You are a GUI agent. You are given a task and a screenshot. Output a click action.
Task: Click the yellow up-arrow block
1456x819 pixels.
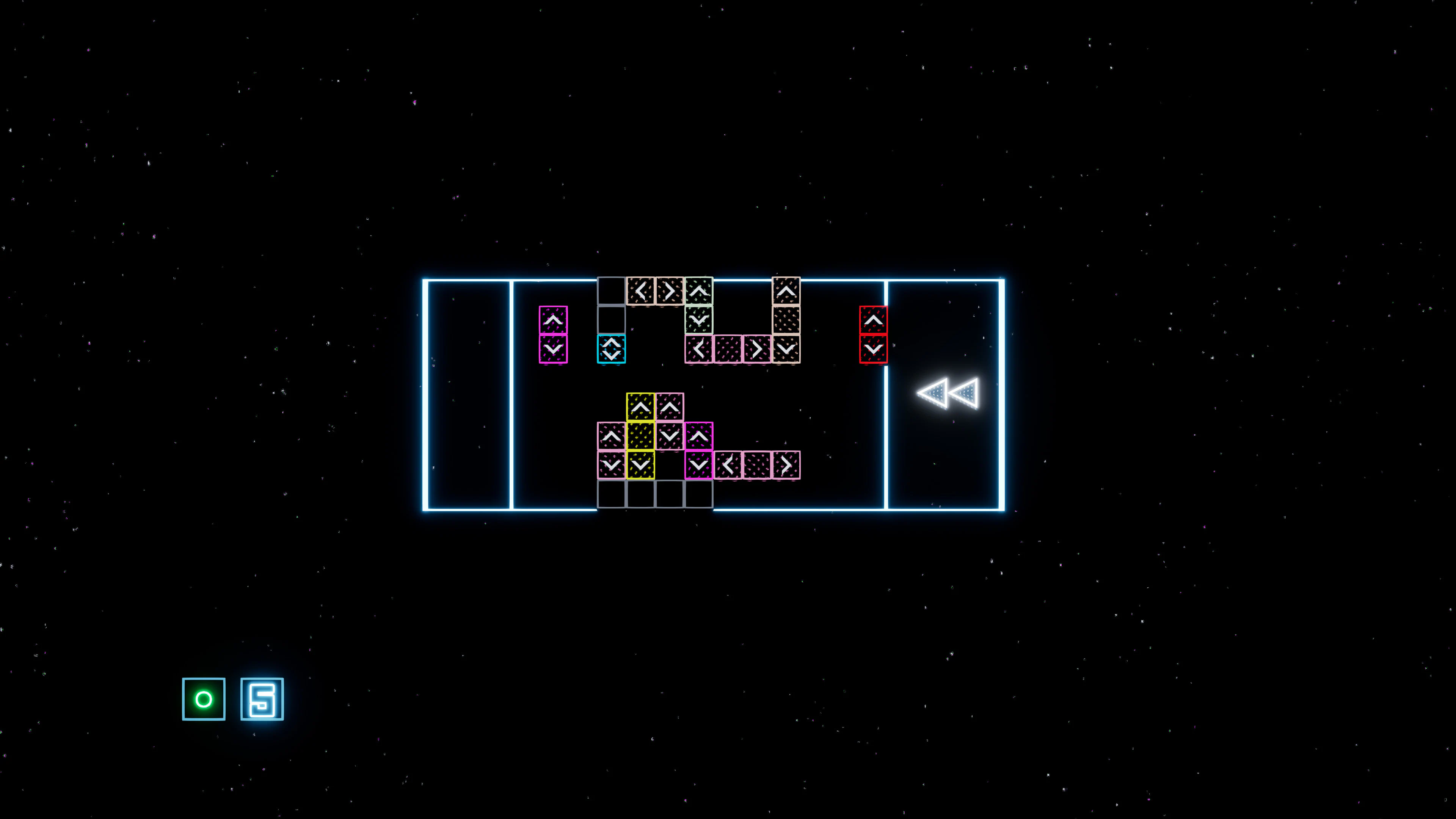pyautogui.click(x=640, y=407)
